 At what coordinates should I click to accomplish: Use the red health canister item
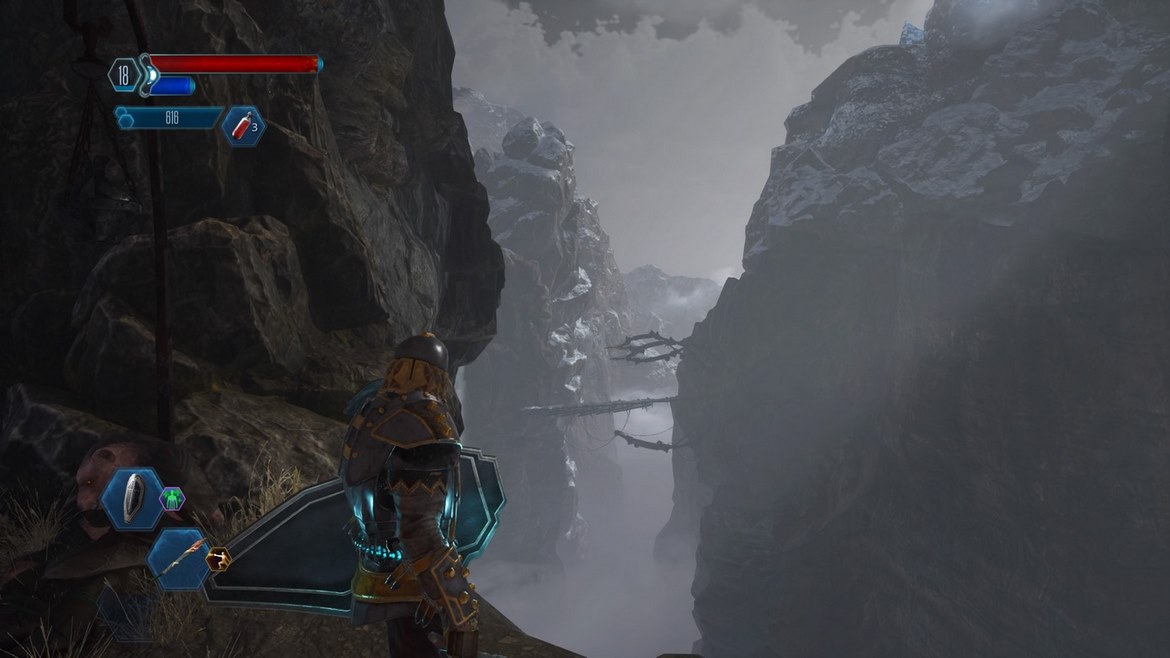coord(242,126)
